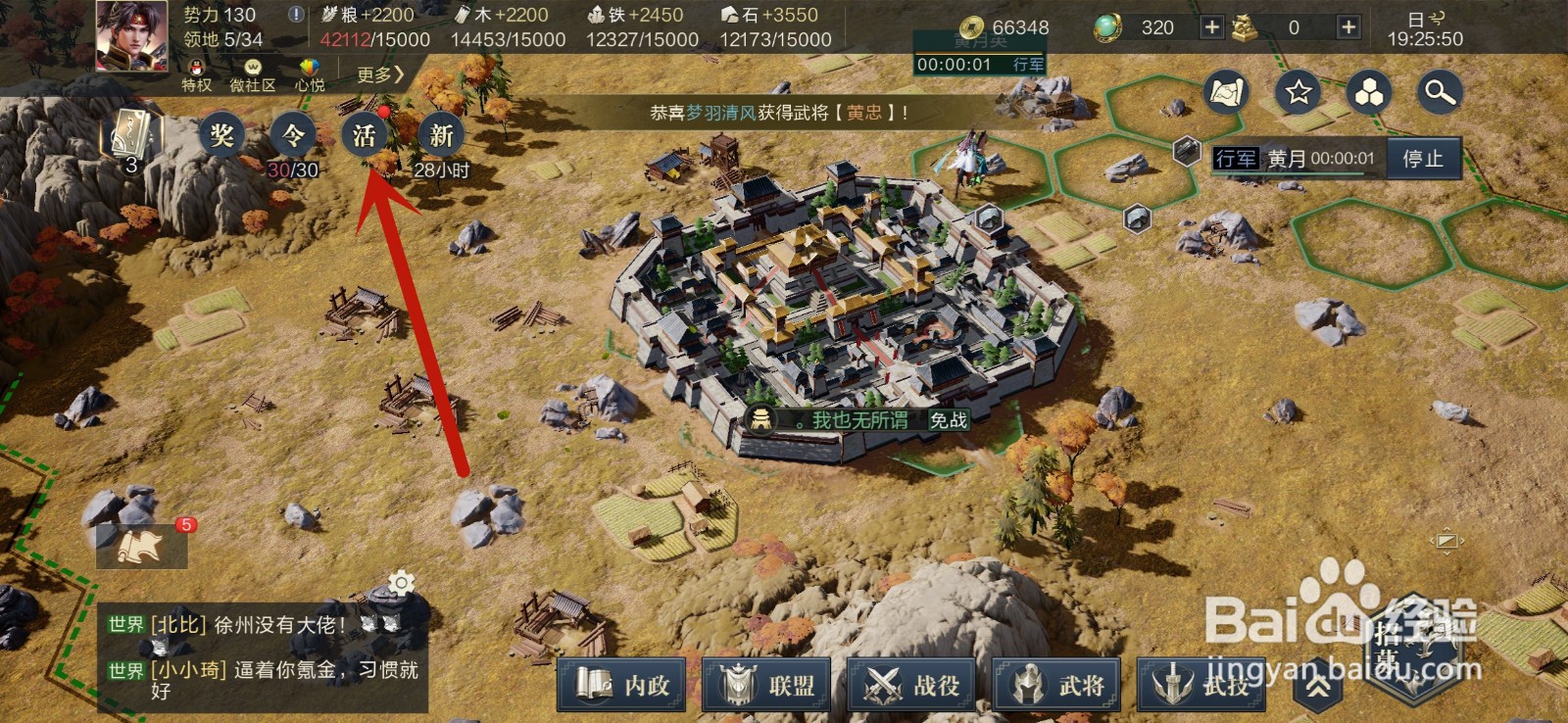Click the three-hexagon icon

pyautogui.click(x=1369, y=93)
